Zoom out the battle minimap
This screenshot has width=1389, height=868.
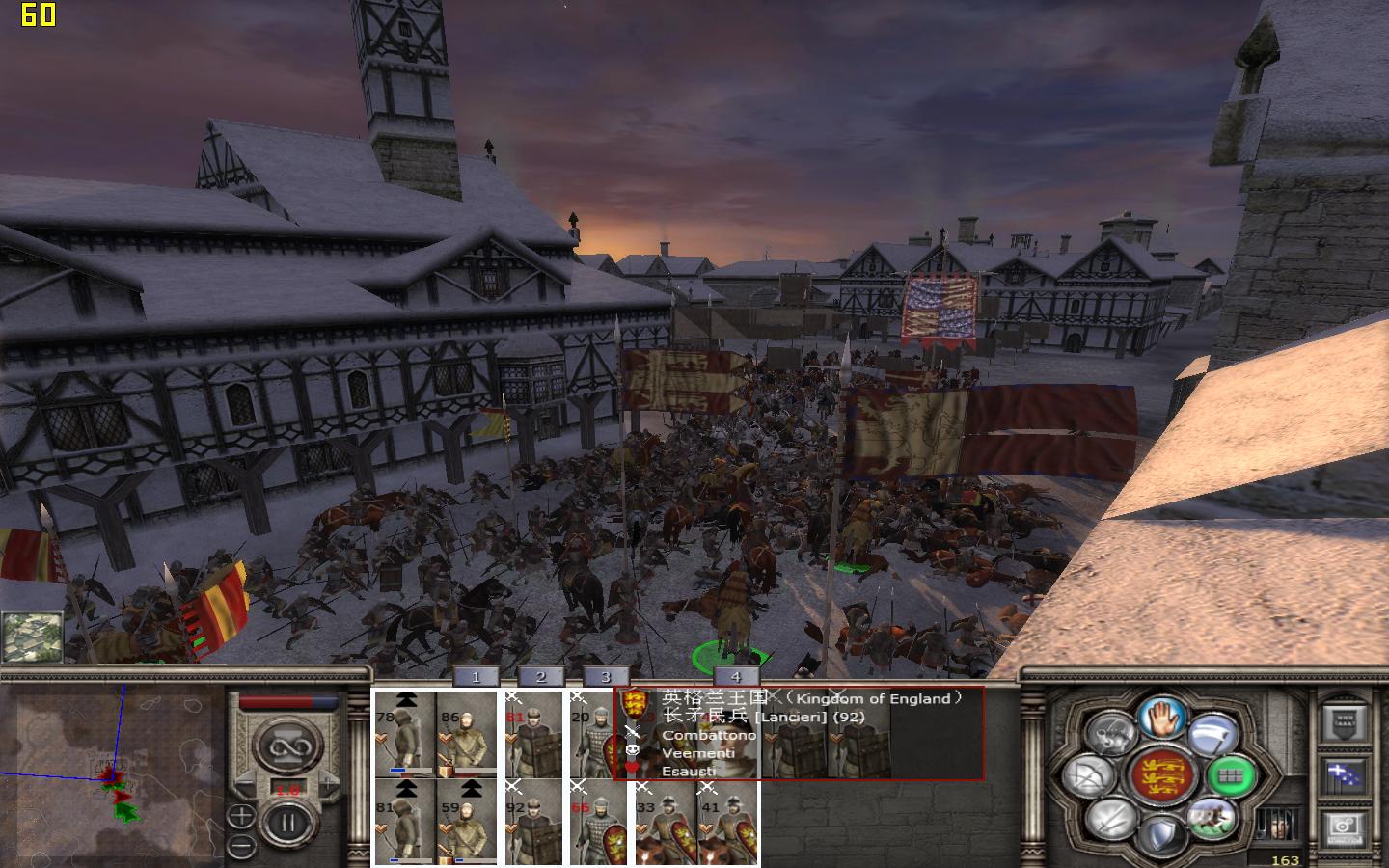click(242, 847)
